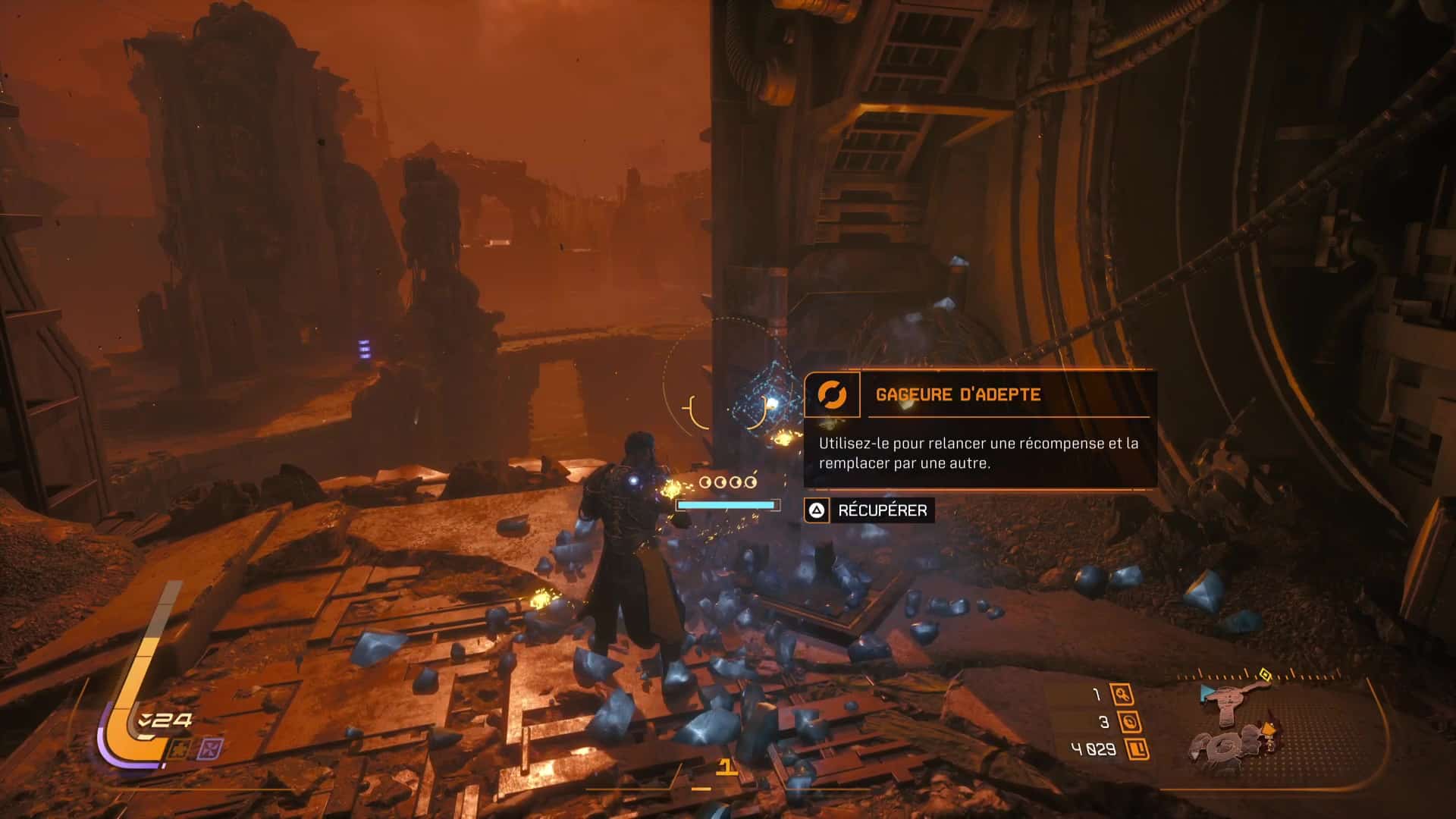Select the key resource icon
This screenshot has height=819, width=1456.
(1122, 694)
